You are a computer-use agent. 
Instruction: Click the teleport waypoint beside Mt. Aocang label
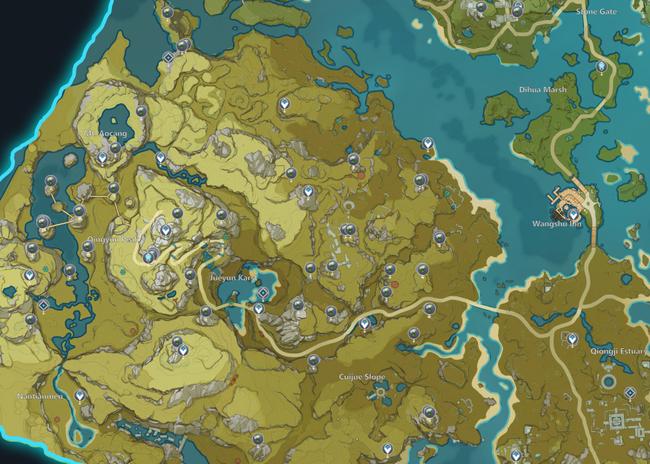pos(103,158)
